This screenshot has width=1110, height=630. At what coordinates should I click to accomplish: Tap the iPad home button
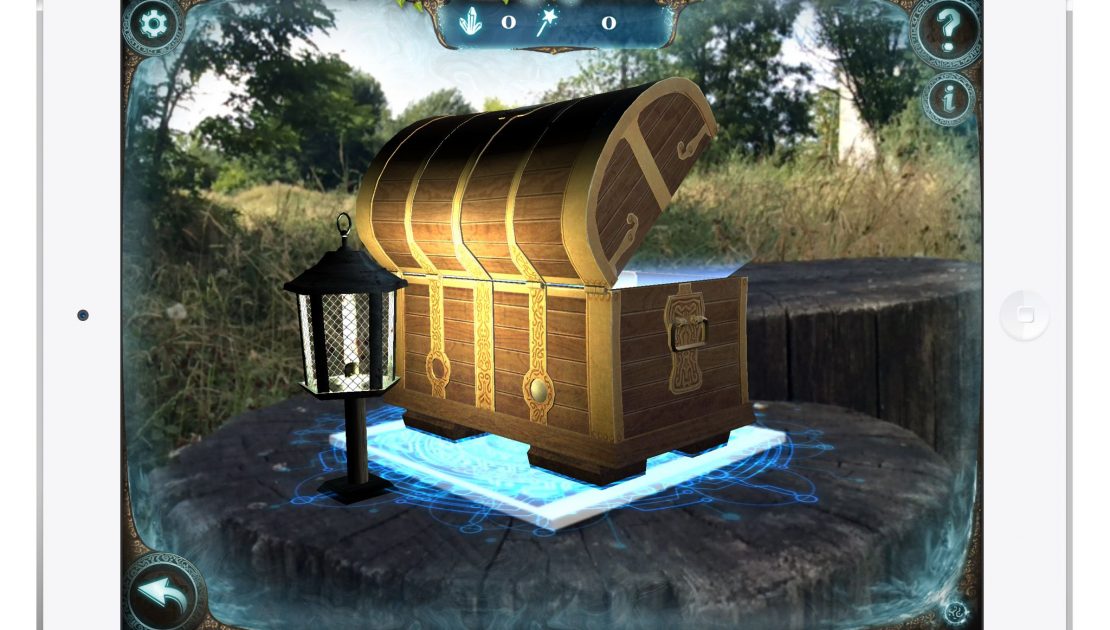[x=1025, y=316]
